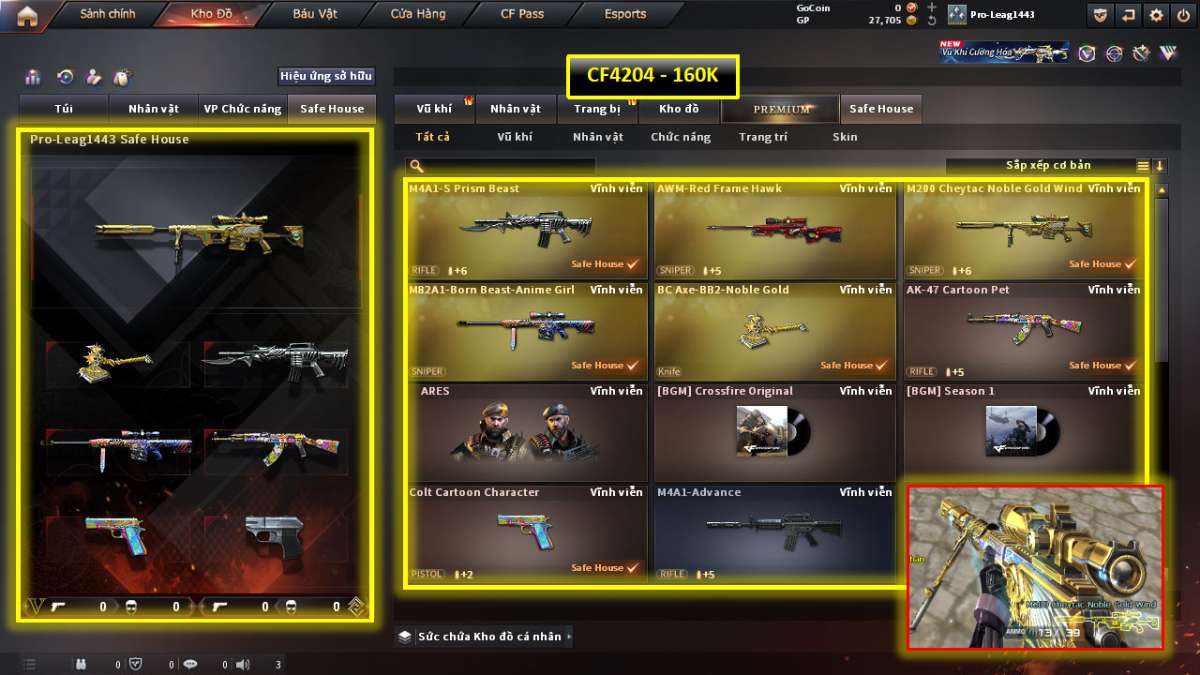Screen dimensions: 1200x675
Task: Select the Túi tab
Action: pos(63,109)
